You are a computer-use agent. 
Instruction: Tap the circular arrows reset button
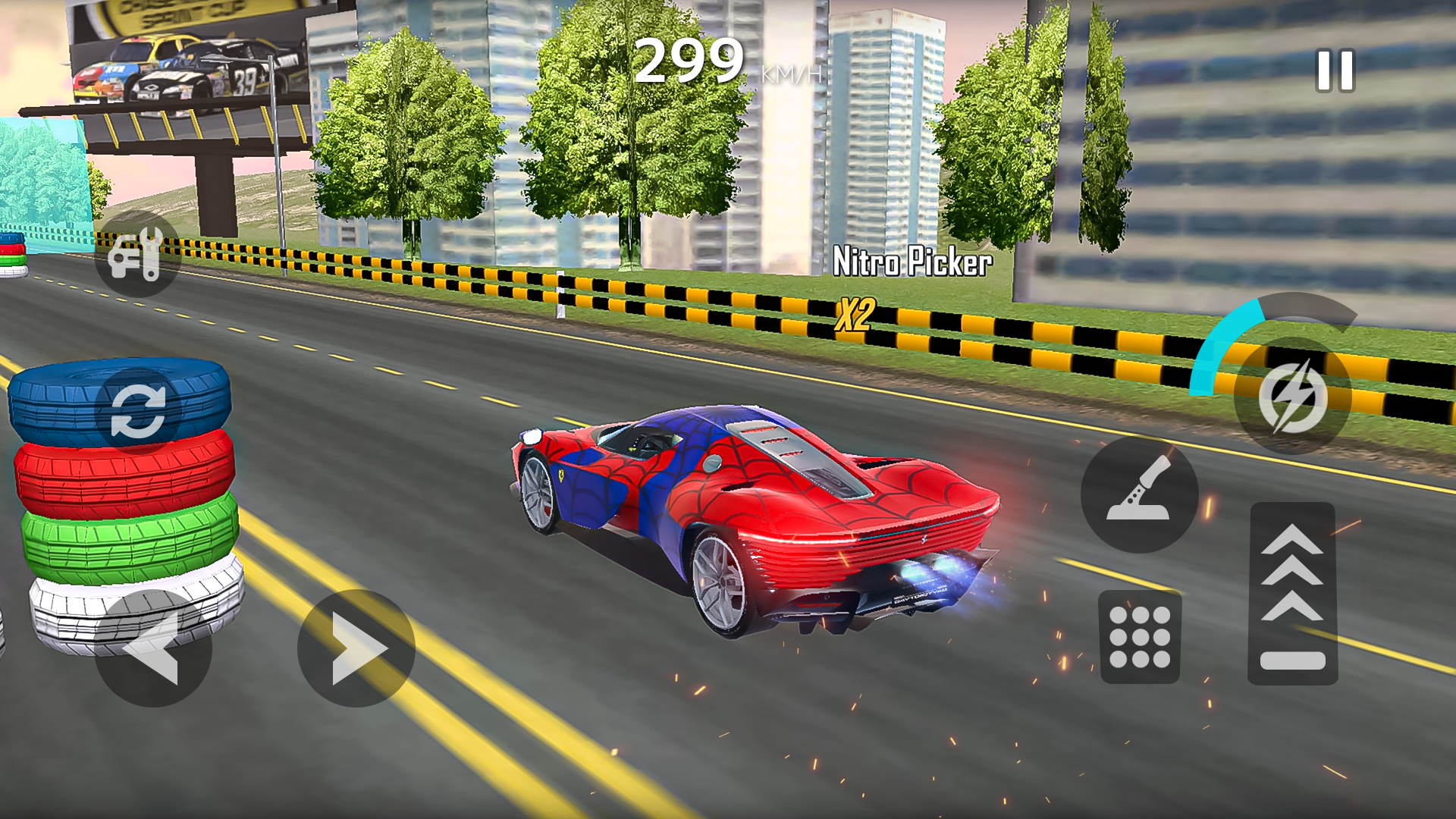138,411
